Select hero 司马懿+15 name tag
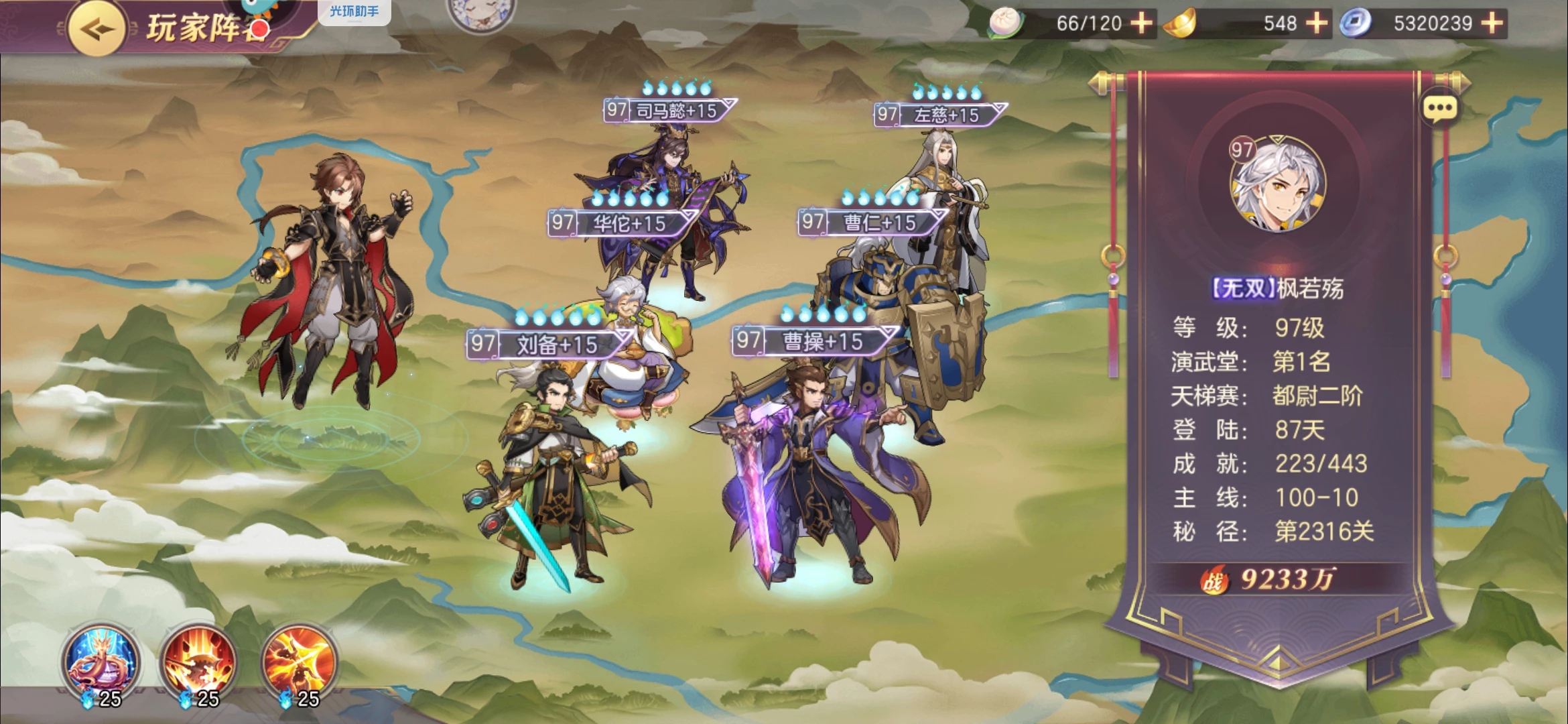 click(670, 111)
